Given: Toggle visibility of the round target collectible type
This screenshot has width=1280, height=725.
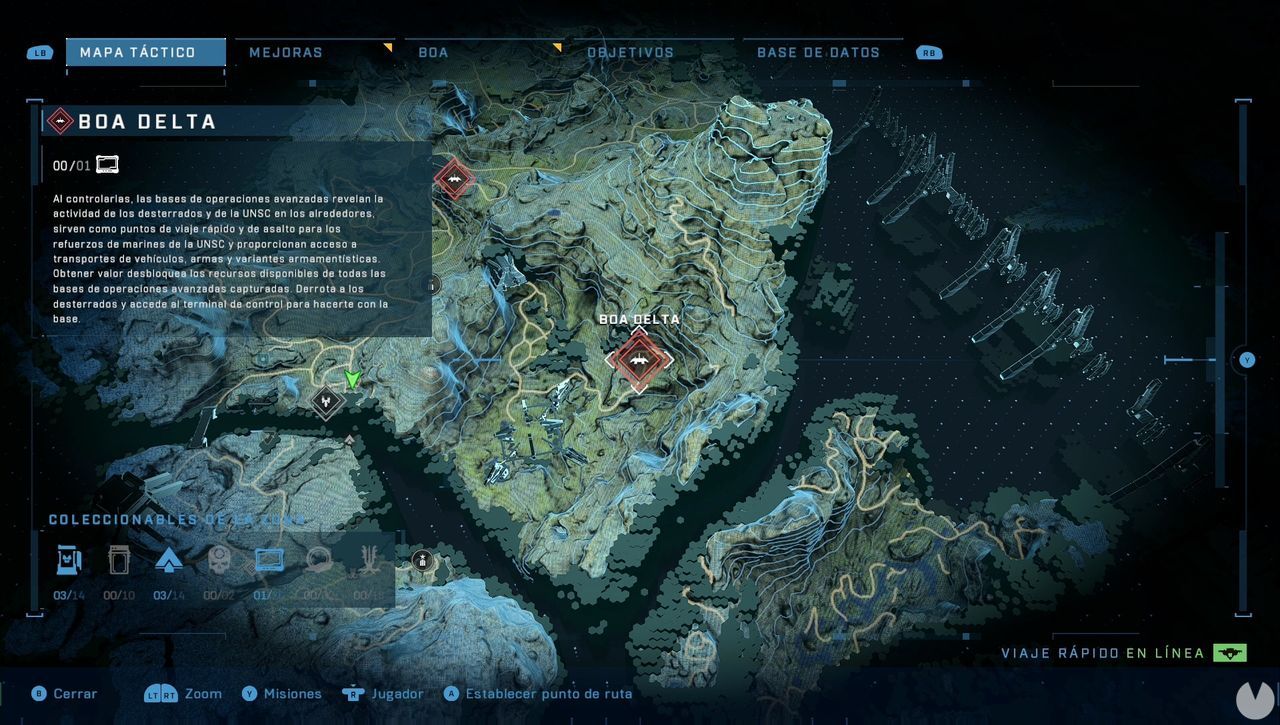Looking at the screenshot, I should pos(319,560).
